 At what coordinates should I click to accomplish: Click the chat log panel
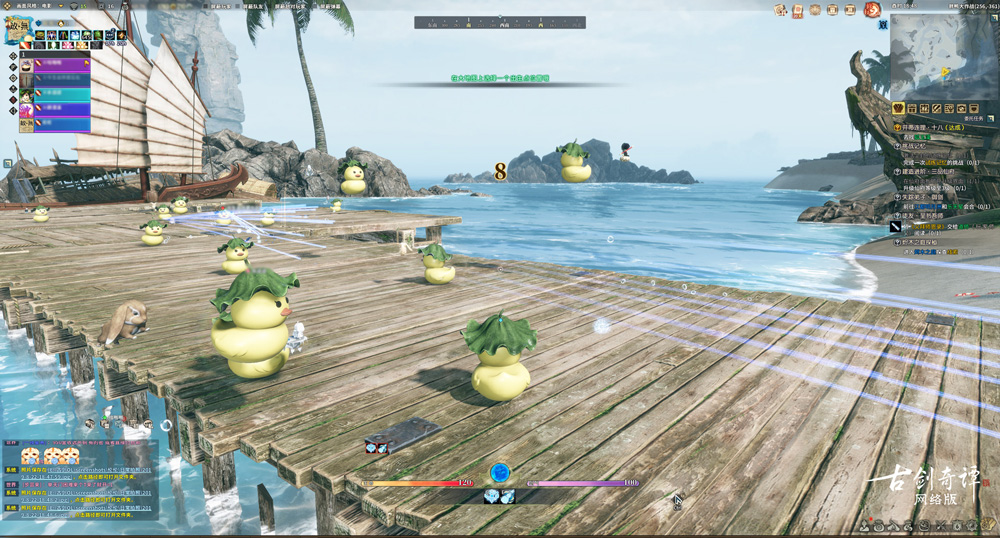80,479
